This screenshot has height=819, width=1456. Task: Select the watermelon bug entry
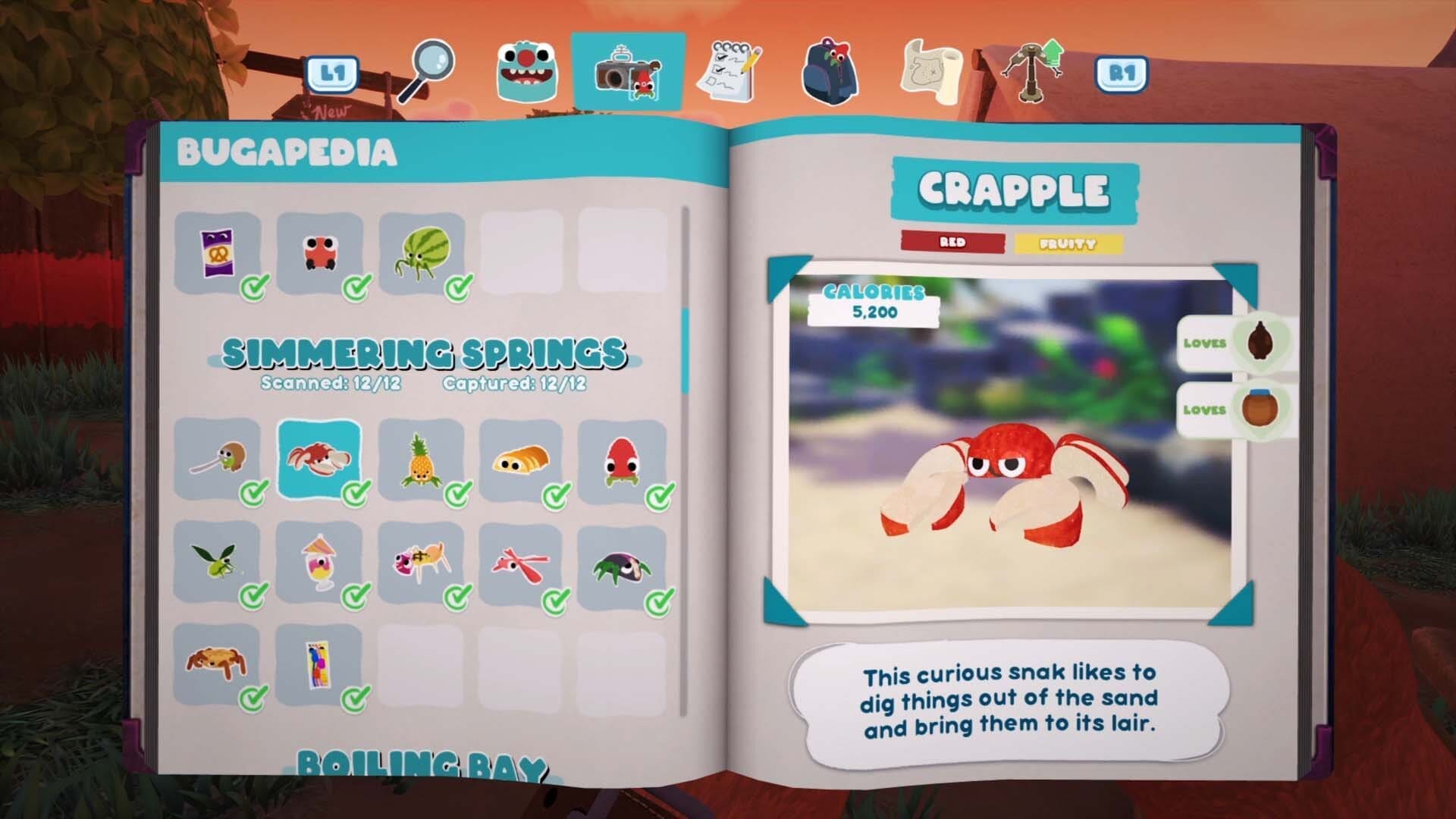[422, 253]
